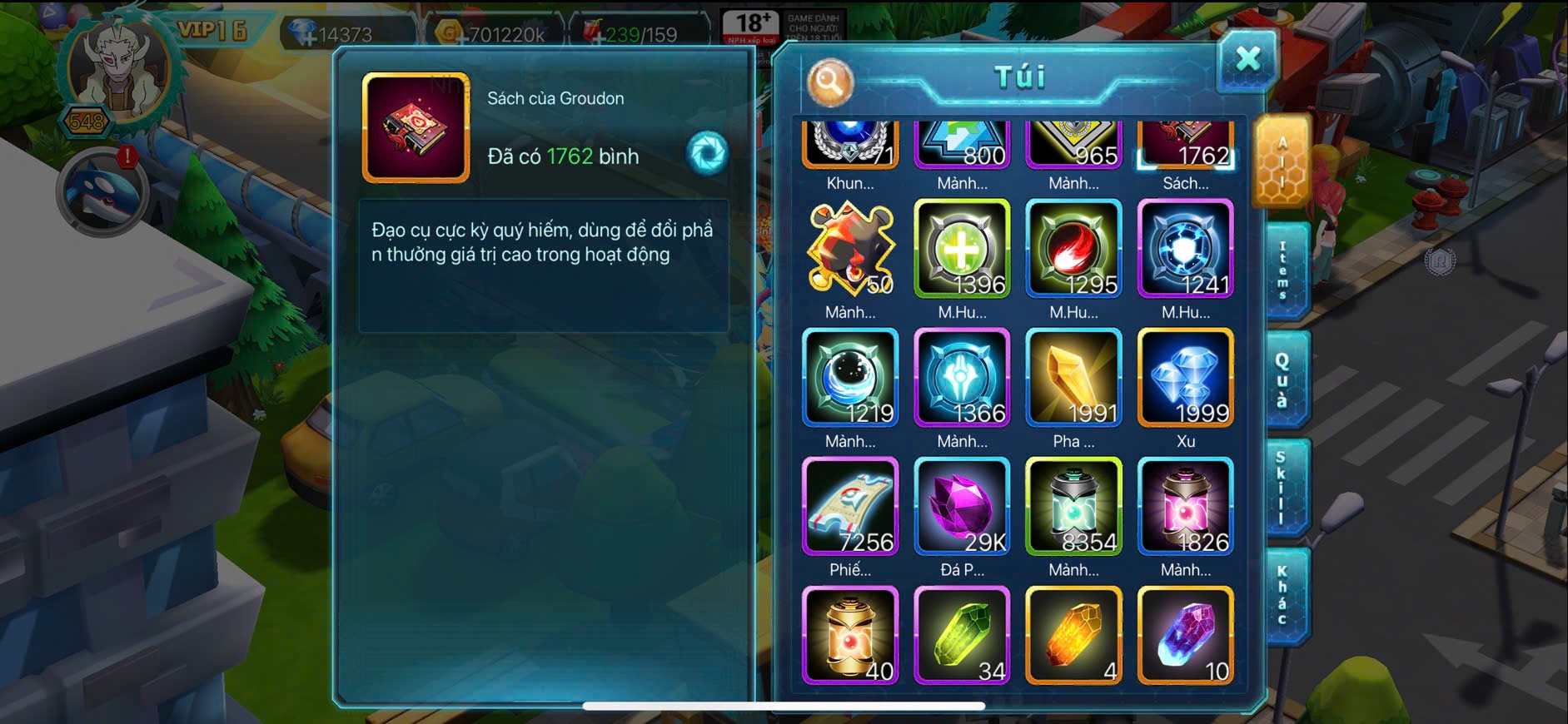Select the Phiếu ticket with 7256 count

(x=850, y=507)
